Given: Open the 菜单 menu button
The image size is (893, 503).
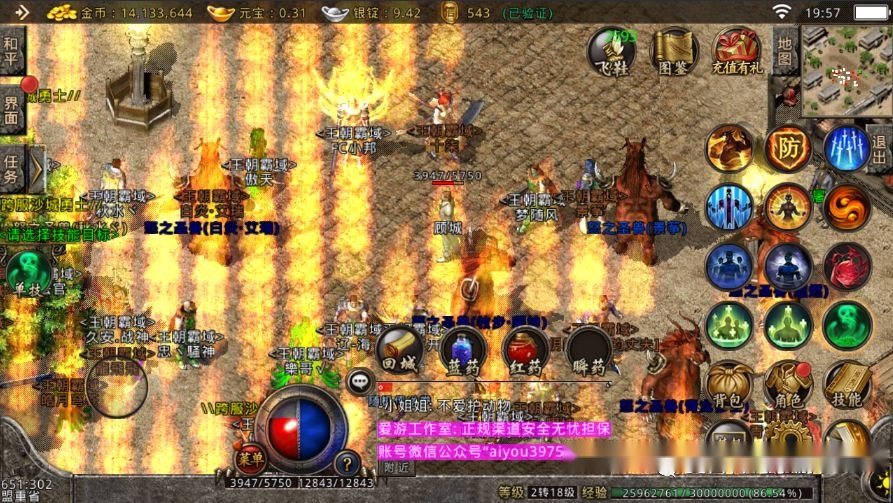Looking at the screenshot, I should [251, 459].
